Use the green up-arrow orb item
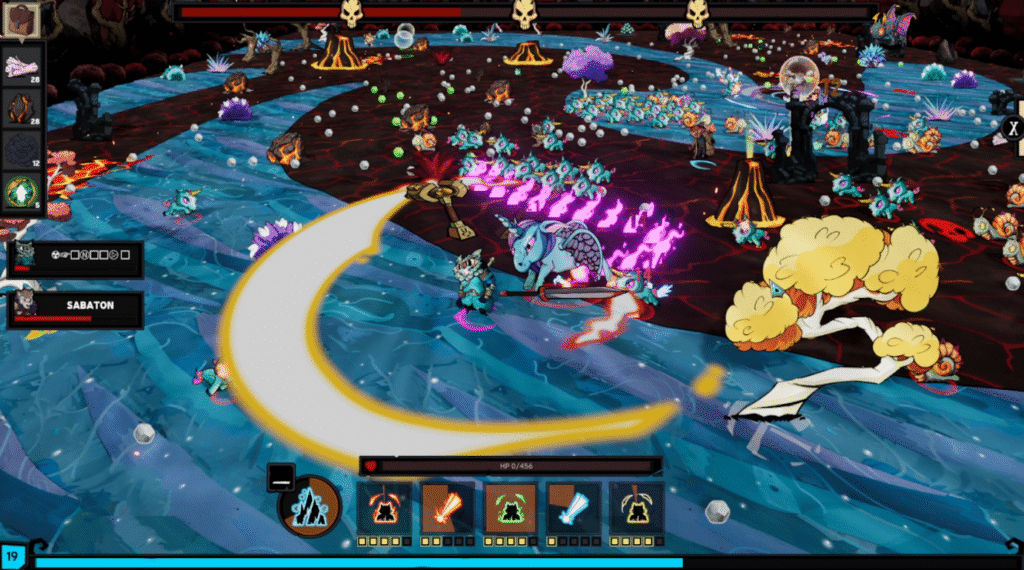This screenshot has height=570, width=1024. [22, 190]
